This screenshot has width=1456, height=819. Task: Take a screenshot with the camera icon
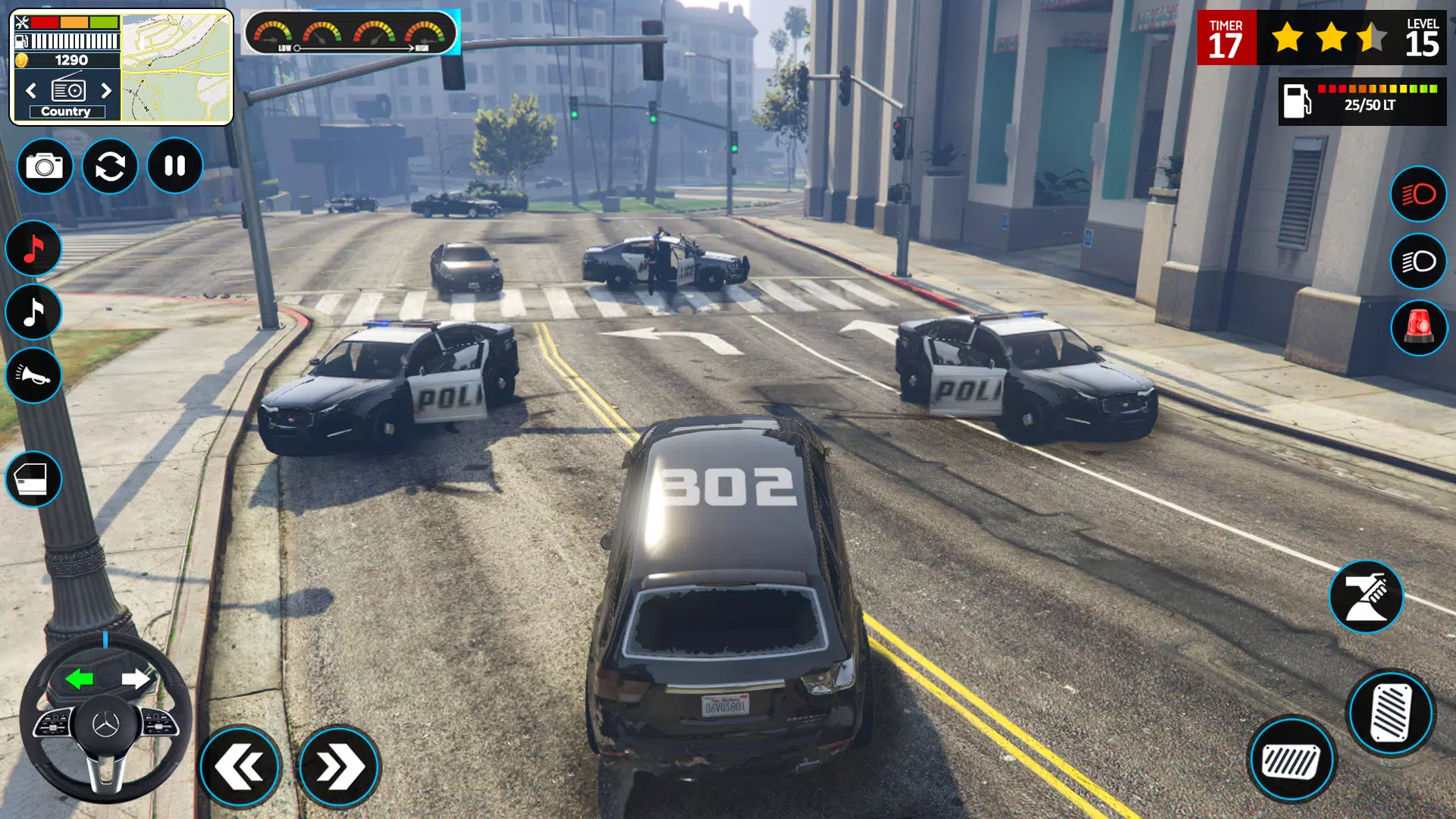pos(44,166)
